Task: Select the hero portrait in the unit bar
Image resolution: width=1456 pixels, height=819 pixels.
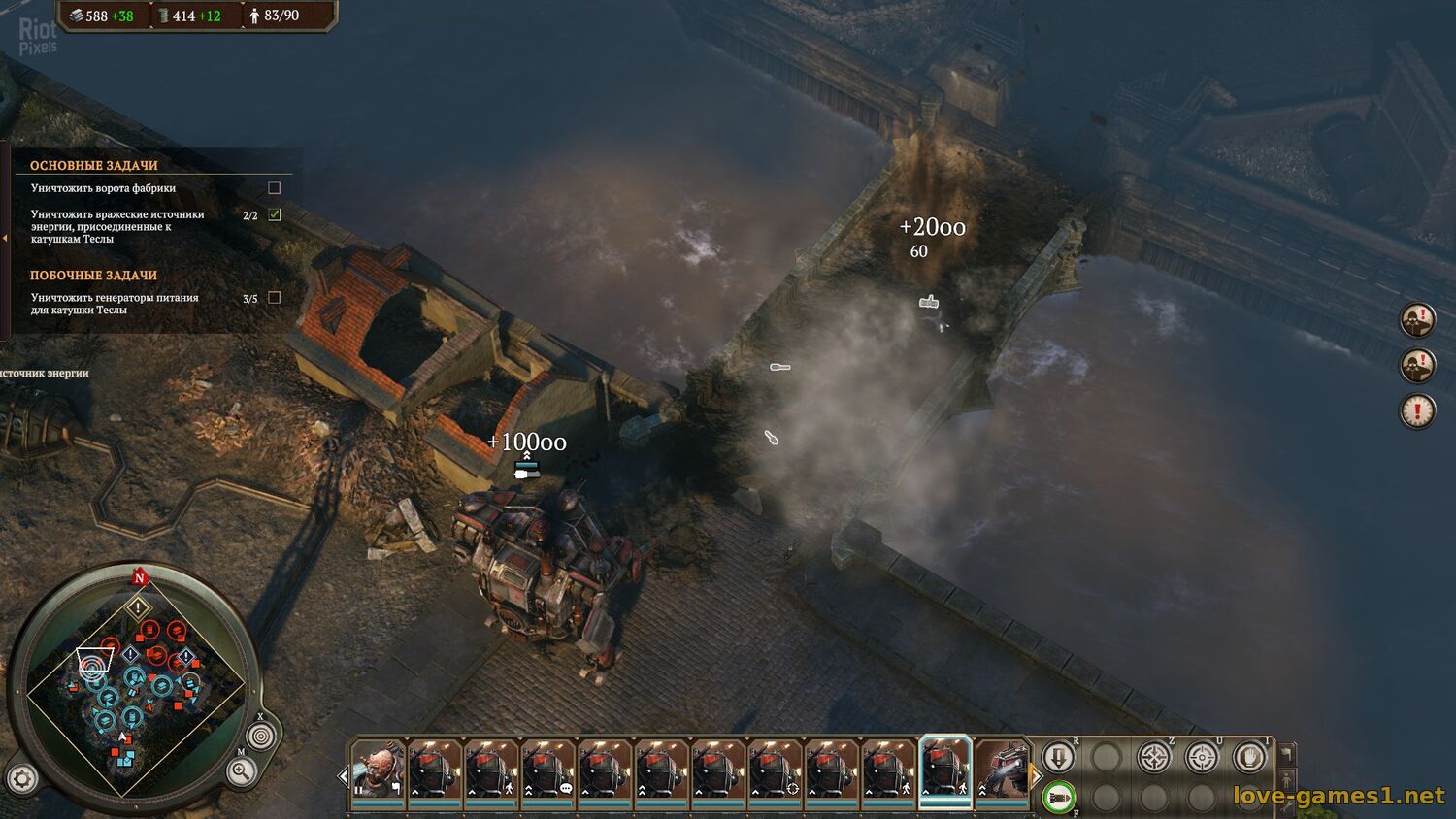Action: [x=378, y=770]
